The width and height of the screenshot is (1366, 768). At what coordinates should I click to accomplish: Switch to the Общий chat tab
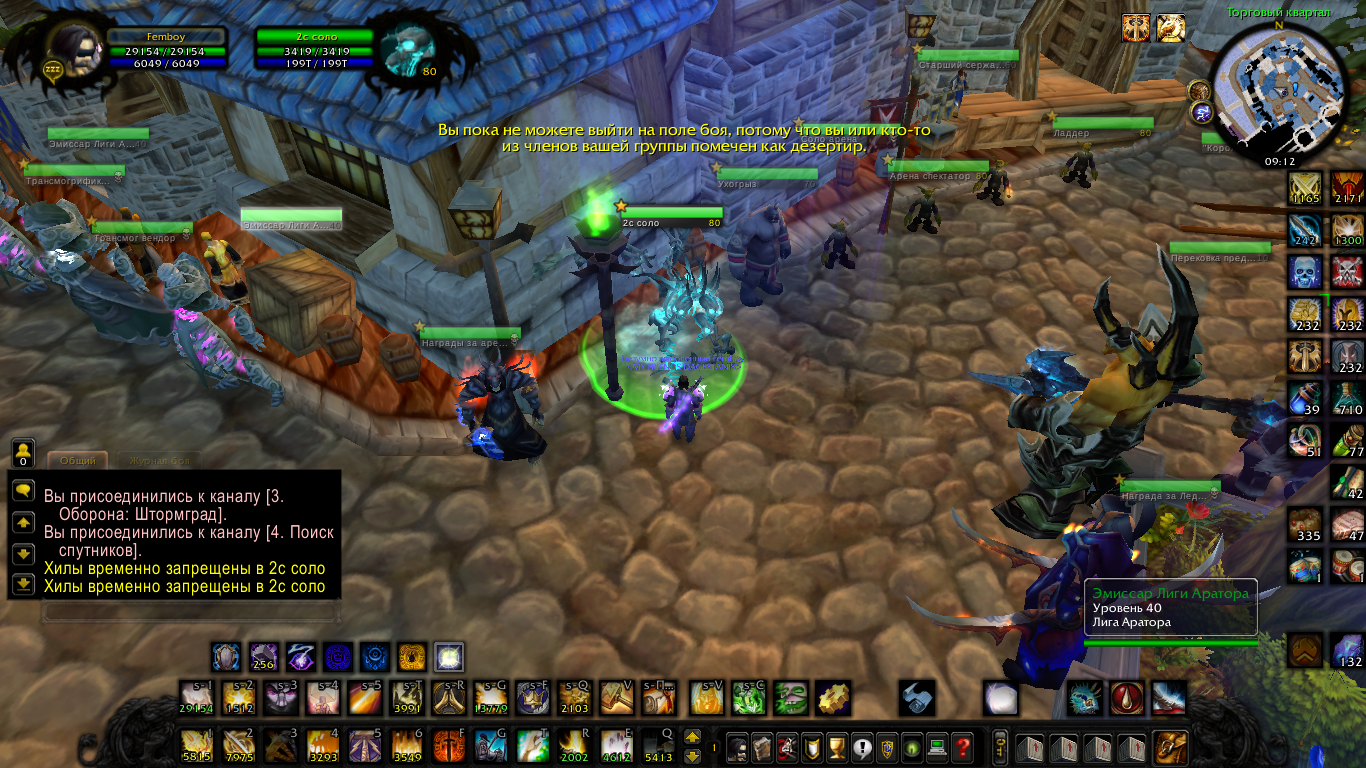point(77,461)
